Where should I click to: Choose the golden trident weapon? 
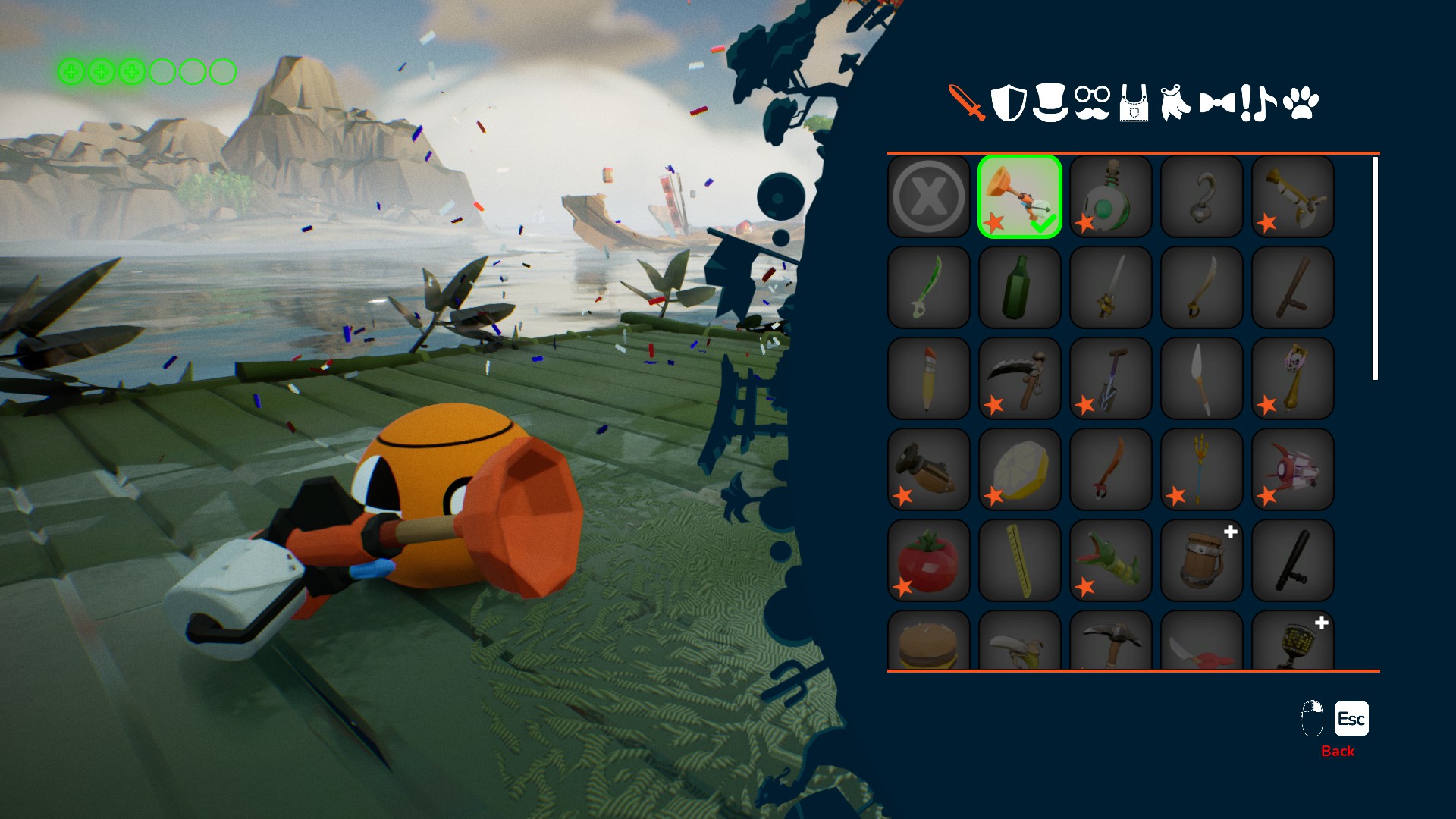coord(1202,470)
